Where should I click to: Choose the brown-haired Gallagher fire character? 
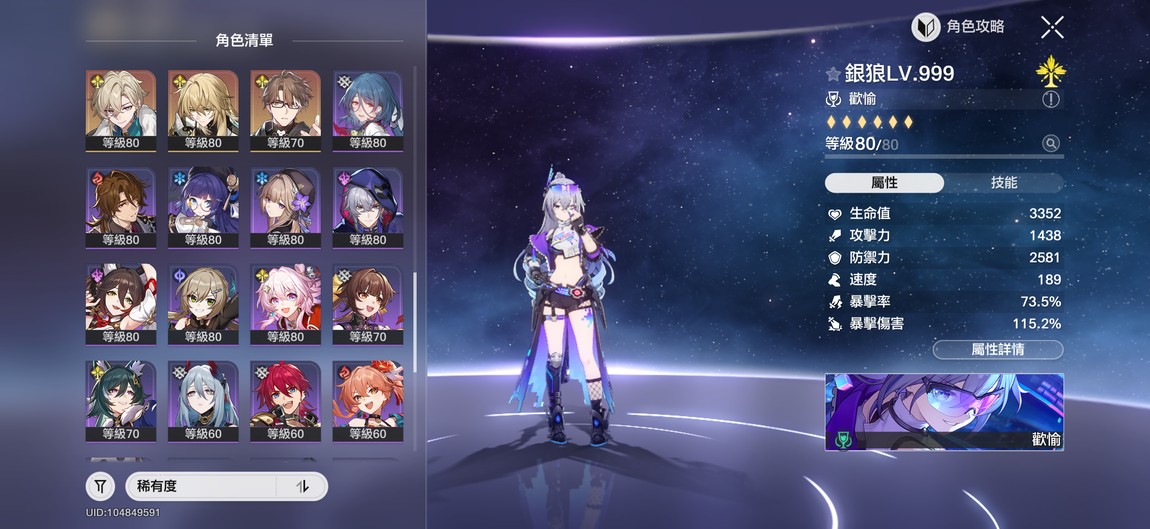pos(121,206)
